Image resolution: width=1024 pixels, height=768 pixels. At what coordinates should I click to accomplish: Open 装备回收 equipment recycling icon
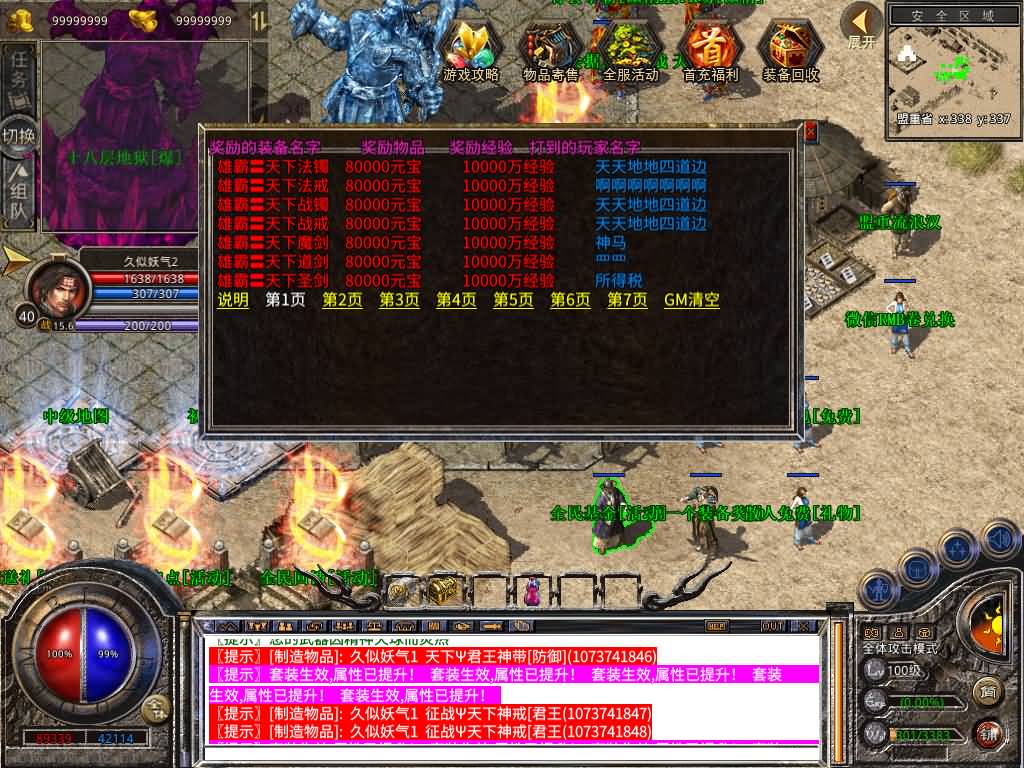click(790, 49)
